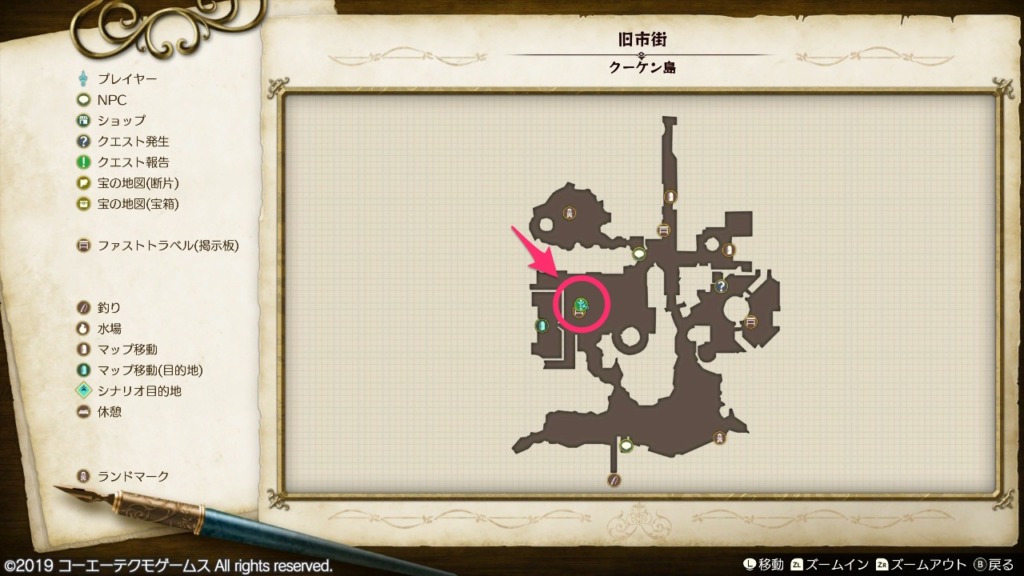1024x576 pixels.
Task: Click the blue question mark quest marker
Action: [720, 287]
